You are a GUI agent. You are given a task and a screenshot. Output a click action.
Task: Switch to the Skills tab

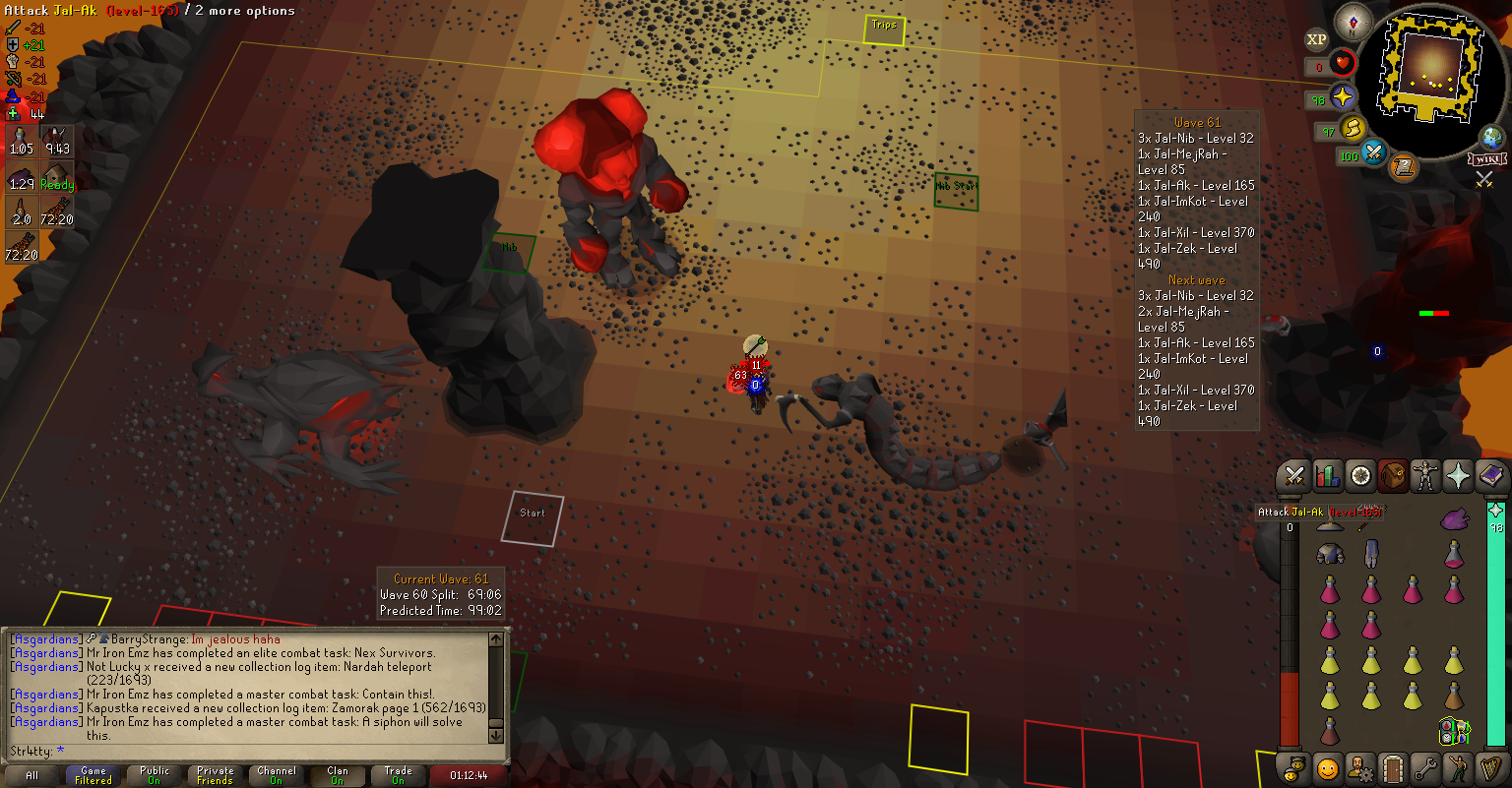point(1328,477)
